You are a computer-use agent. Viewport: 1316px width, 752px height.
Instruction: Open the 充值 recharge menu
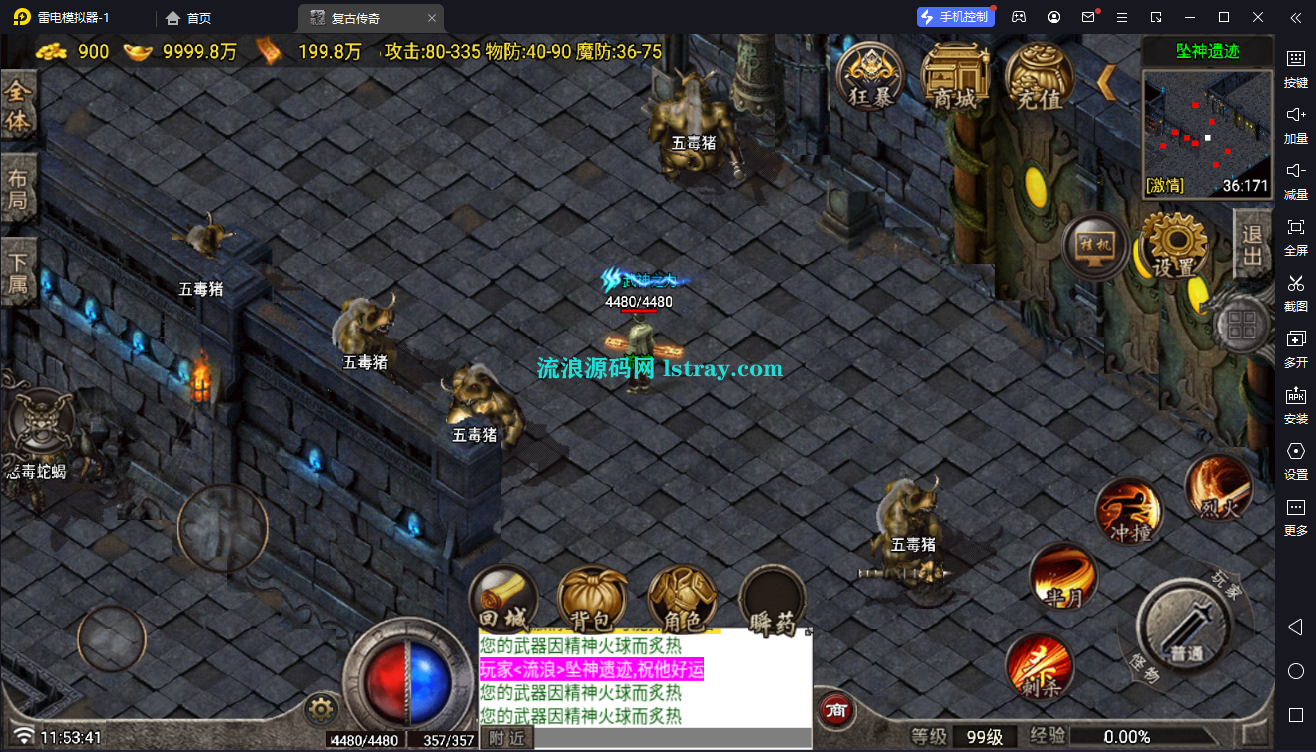pos(1039,76)
